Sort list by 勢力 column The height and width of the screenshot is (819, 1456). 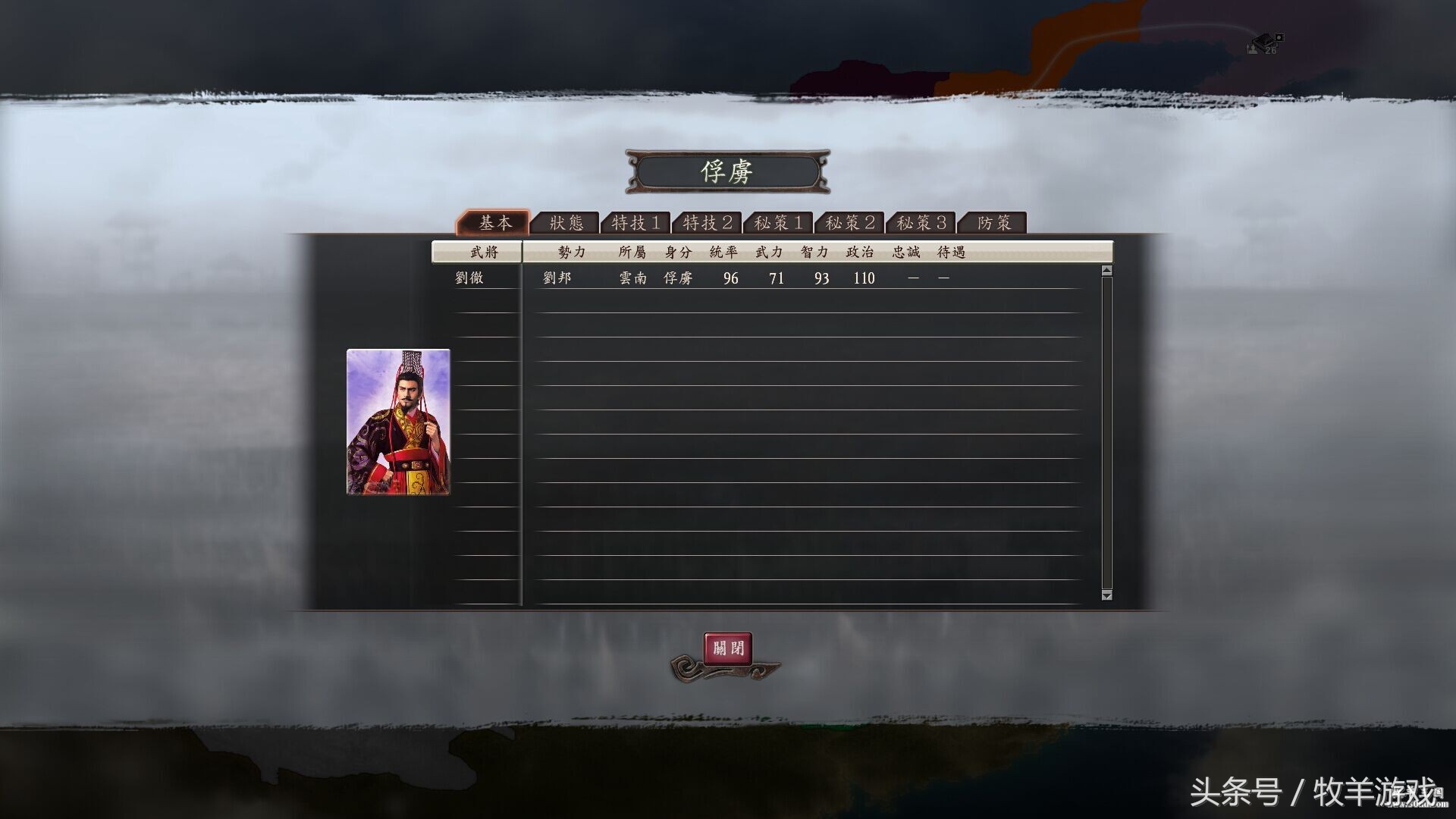[570, 251]
